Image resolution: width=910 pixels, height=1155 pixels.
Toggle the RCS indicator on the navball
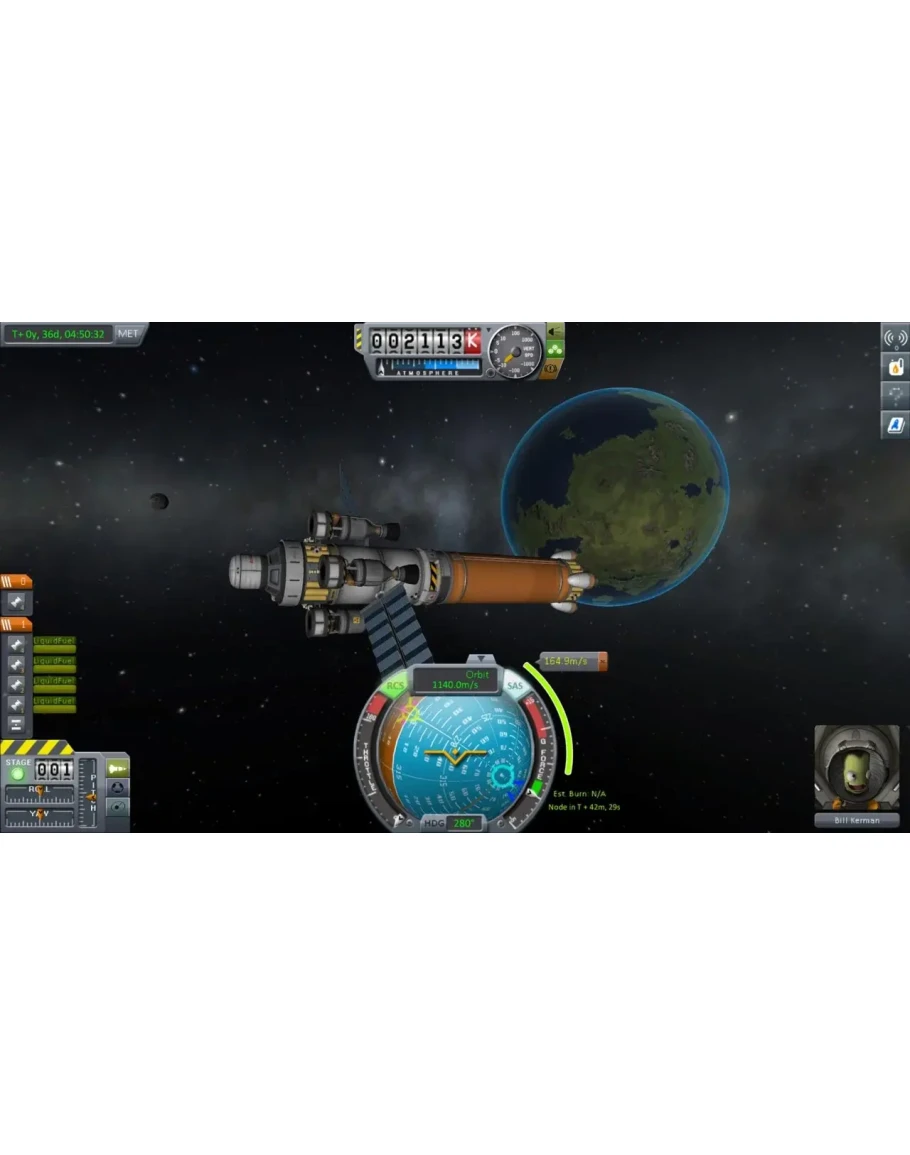click(396, 686)
